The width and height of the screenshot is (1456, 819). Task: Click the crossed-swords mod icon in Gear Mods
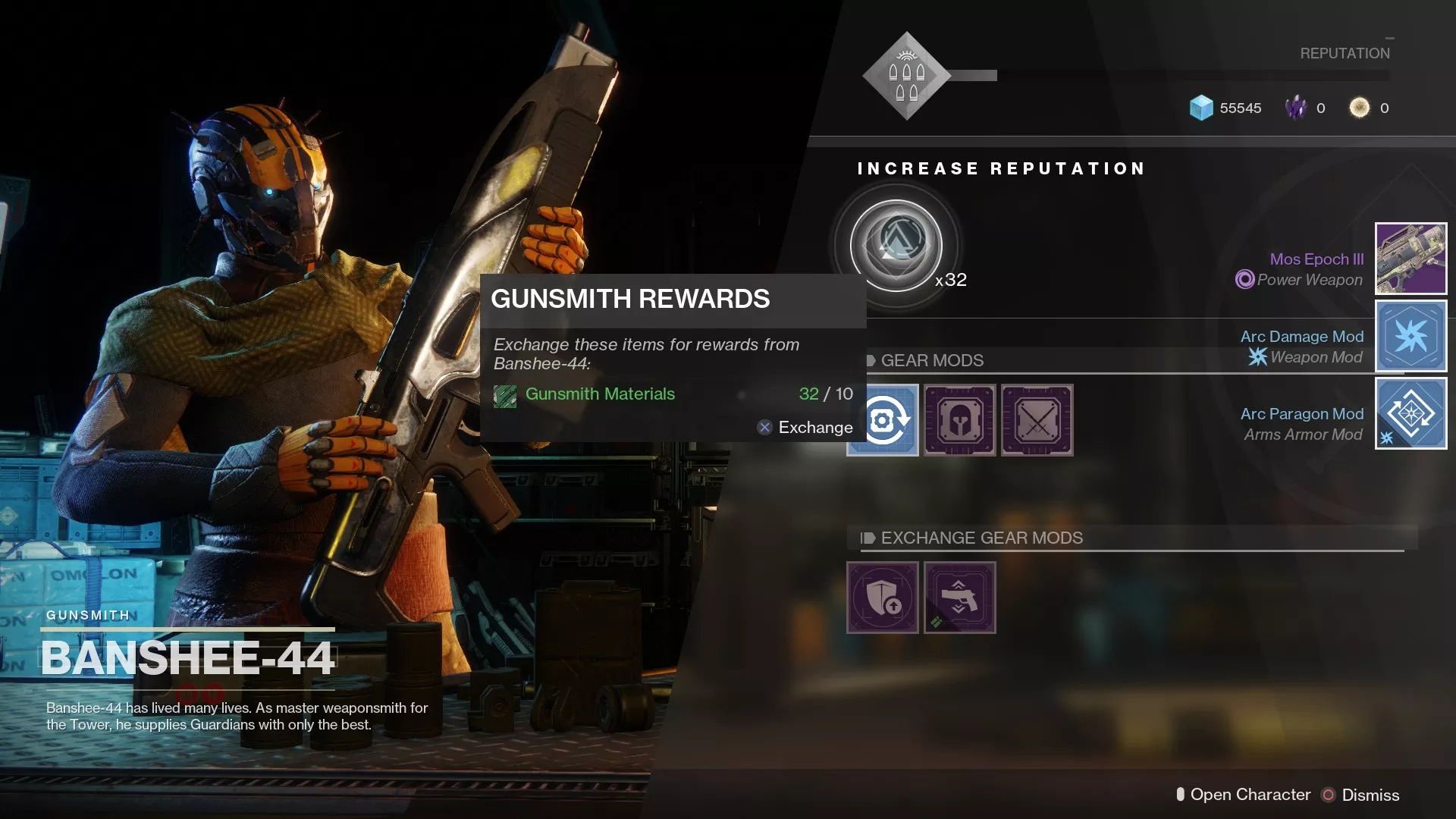(x=1037, y=420)
